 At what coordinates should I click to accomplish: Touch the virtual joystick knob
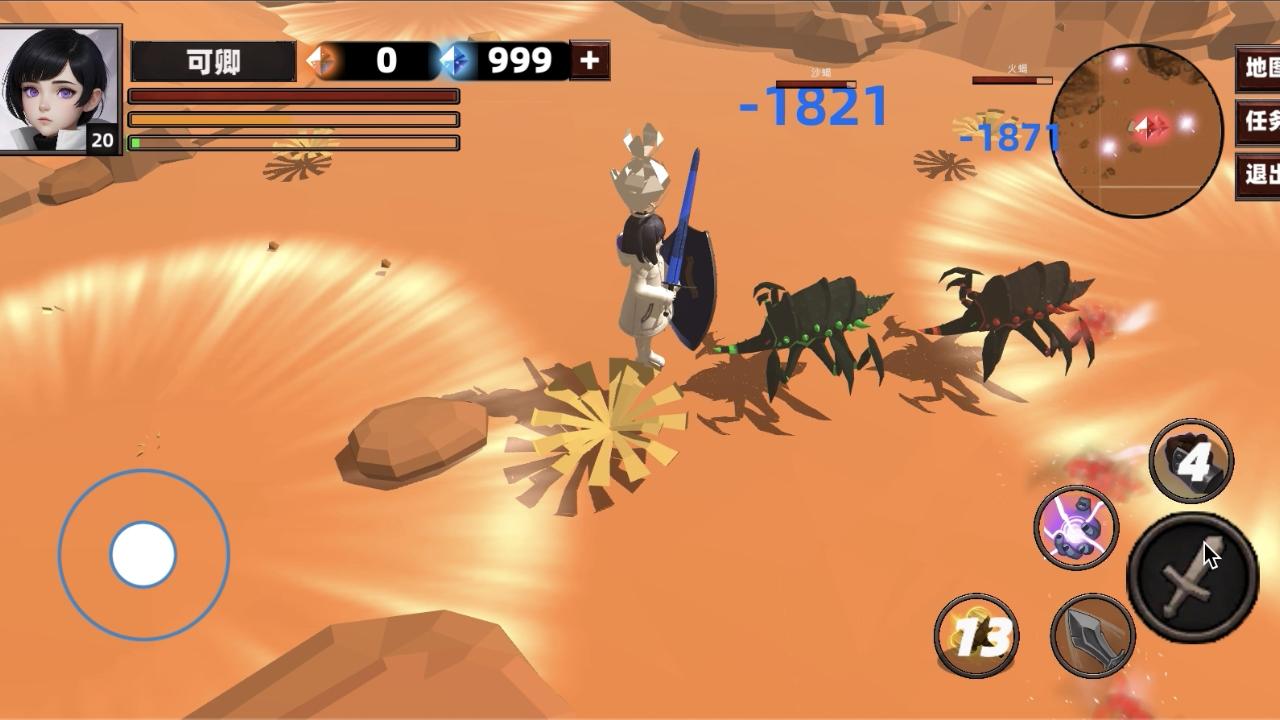point(143,554)
